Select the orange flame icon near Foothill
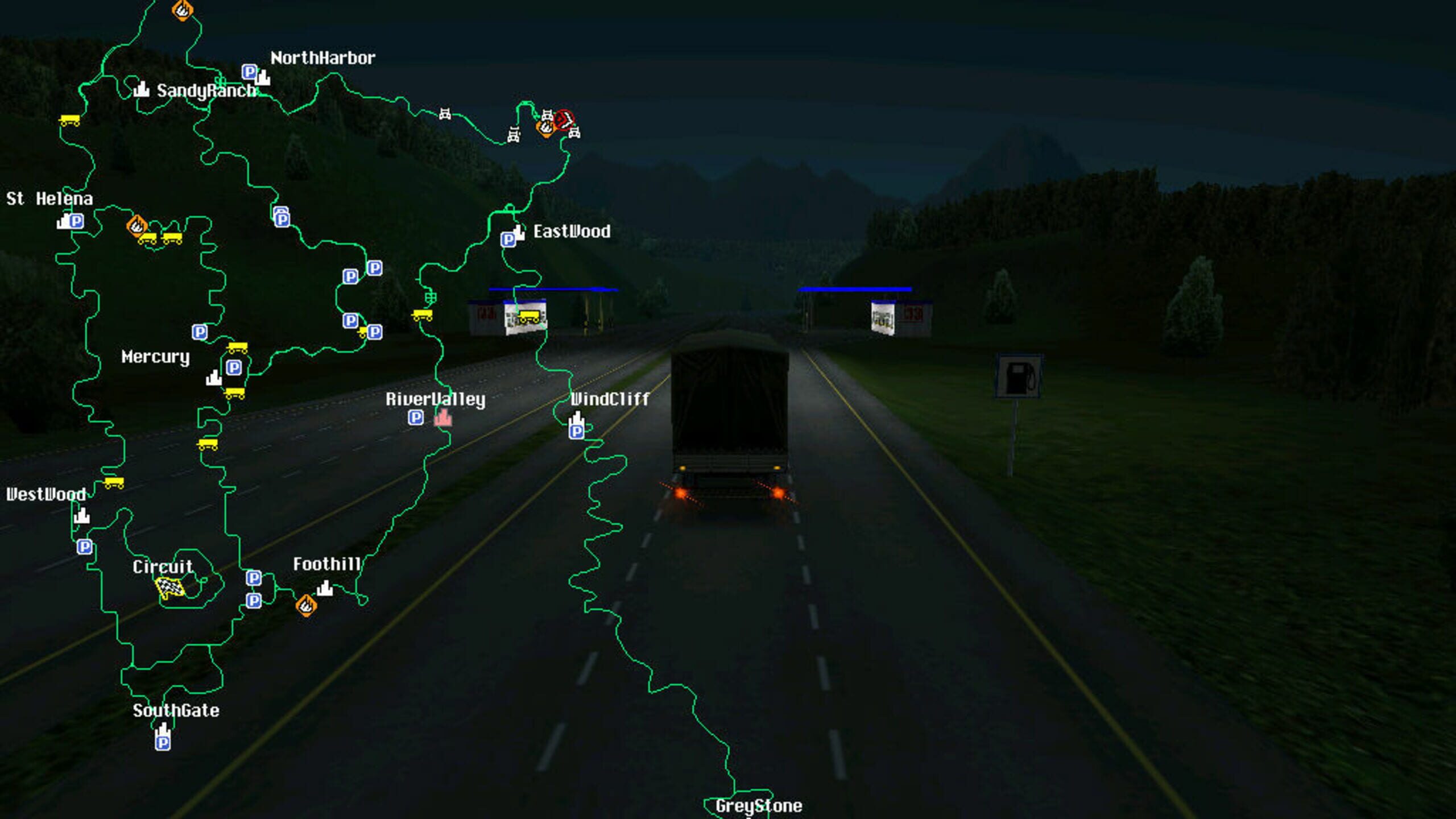 pos(306,605)
